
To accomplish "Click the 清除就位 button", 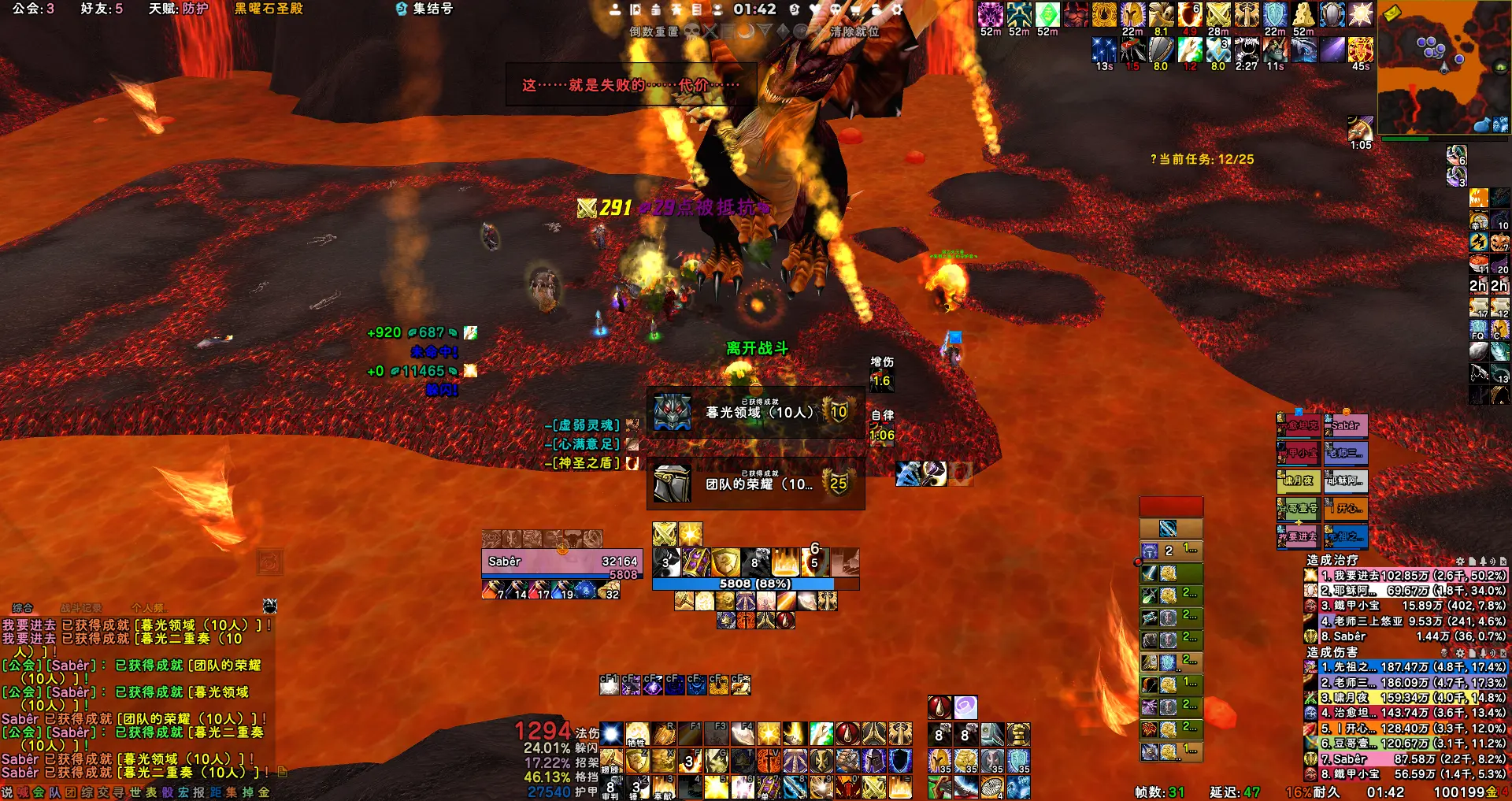I will pos(854,32).
